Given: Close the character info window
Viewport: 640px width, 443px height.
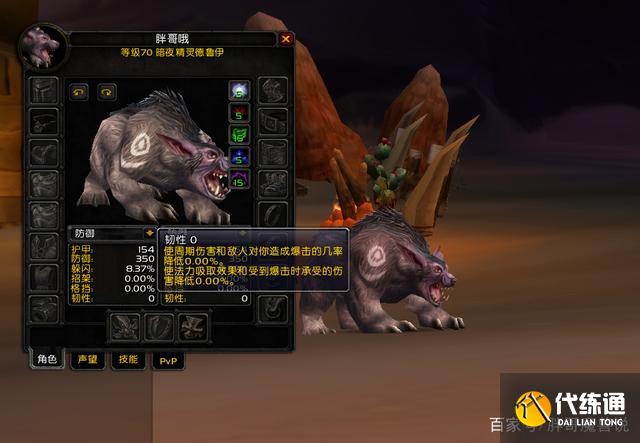Looking at the screenshot, I should 286,39.
